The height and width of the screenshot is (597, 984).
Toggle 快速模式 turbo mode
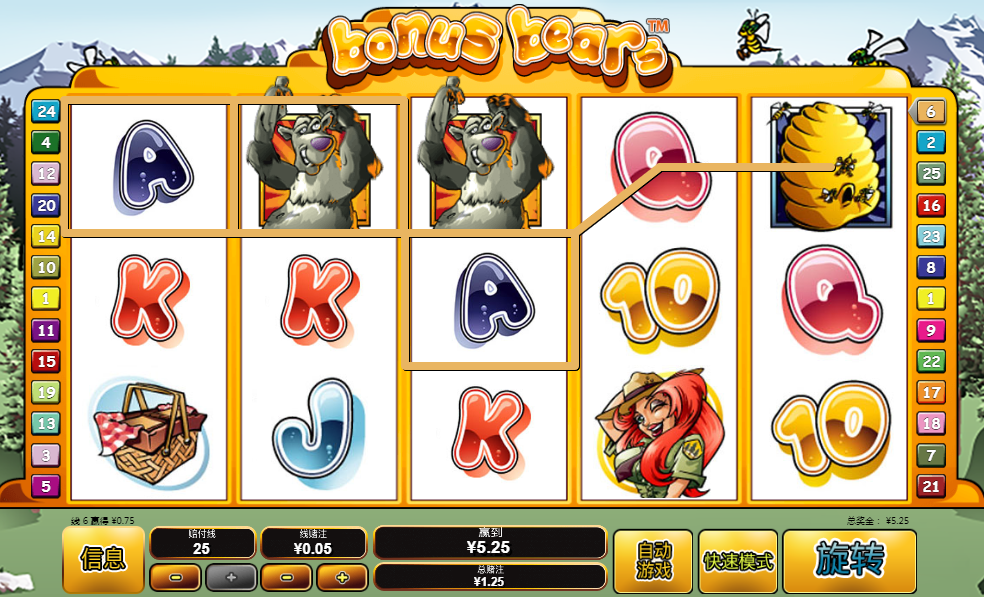[x=738, y=560]
